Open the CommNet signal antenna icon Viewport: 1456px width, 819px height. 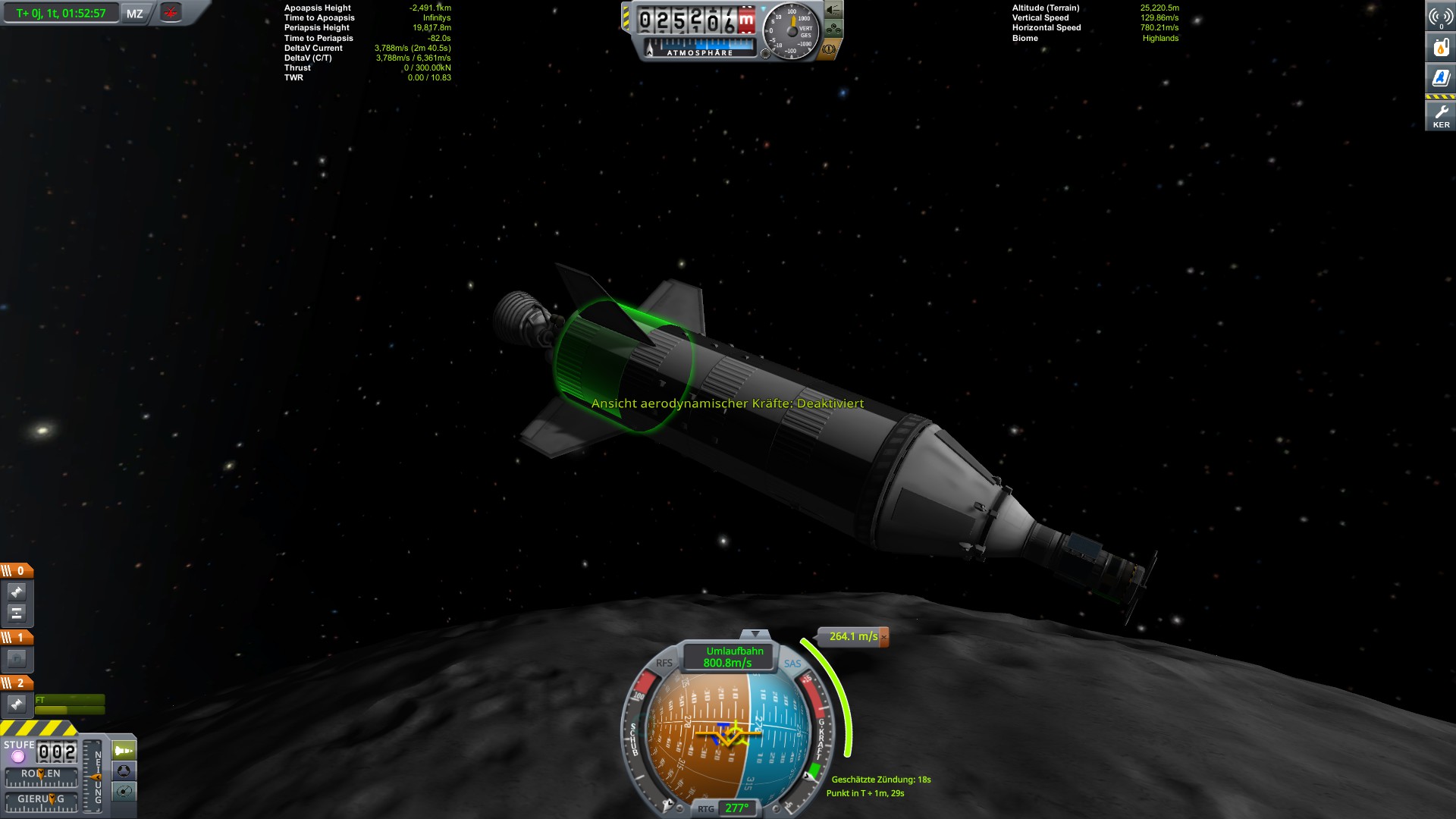[1440, 17]
